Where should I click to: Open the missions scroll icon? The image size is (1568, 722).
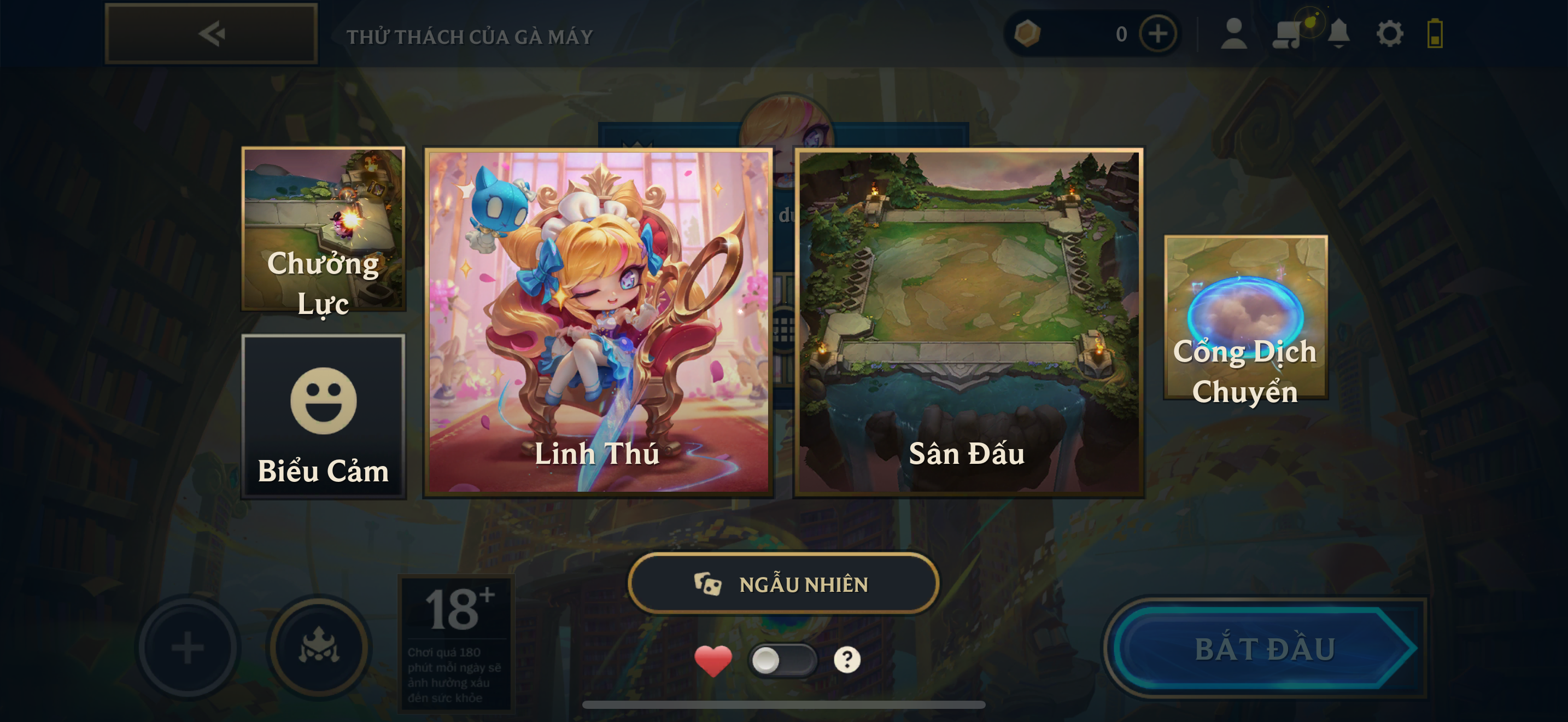1286,34
